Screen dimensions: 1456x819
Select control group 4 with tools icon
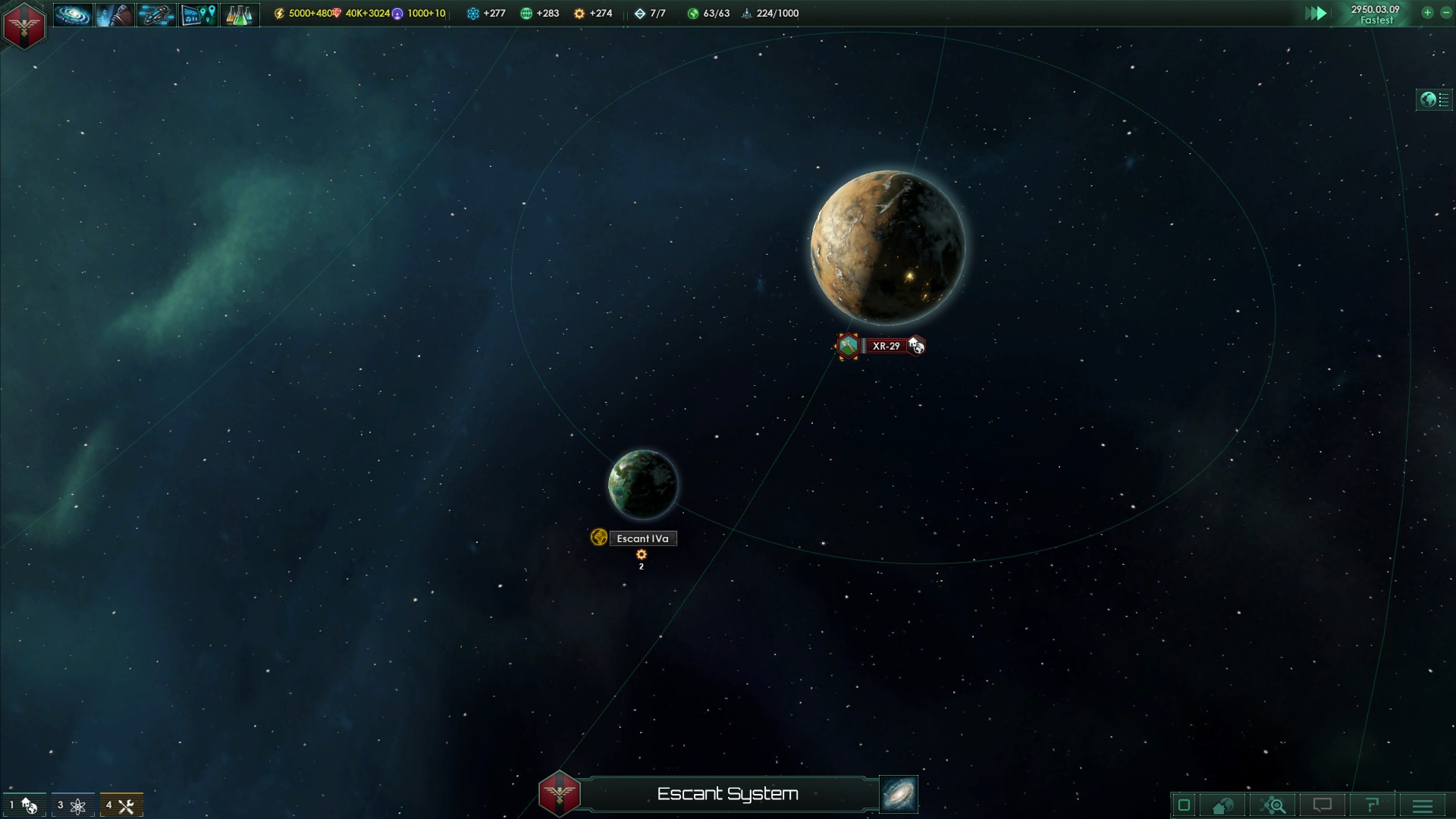pos(121,805)
